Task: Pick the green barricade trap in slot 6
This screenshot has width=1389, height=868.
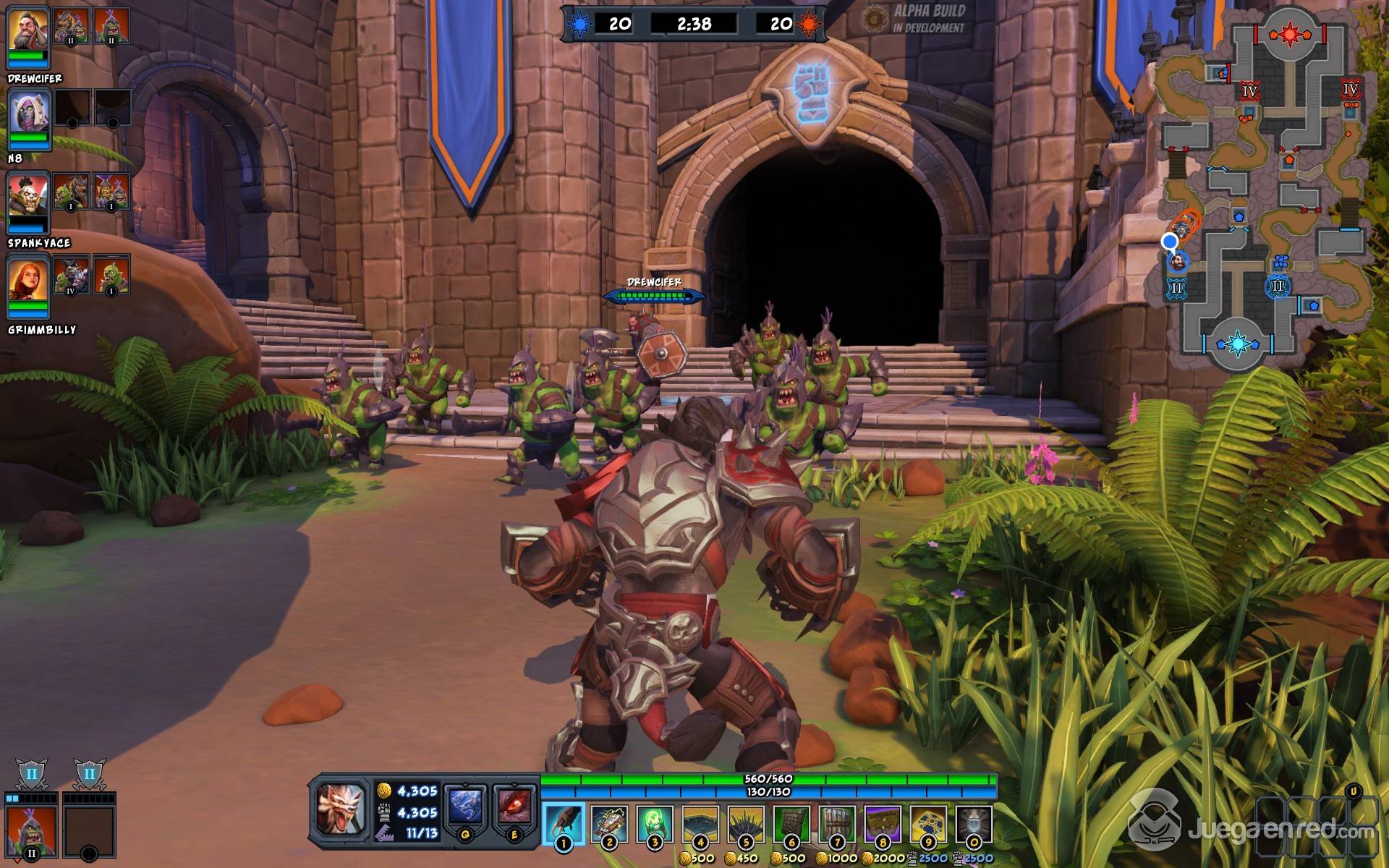Action: click(x=791, y=824)
